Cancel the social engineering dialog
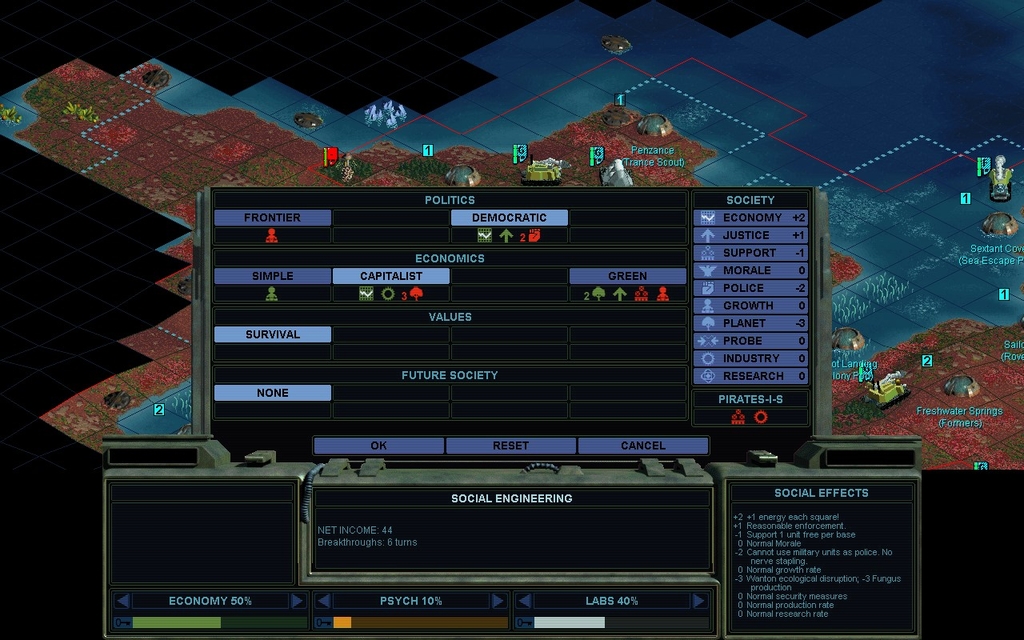The image size is (1024, 640). [x=642, y=445]
